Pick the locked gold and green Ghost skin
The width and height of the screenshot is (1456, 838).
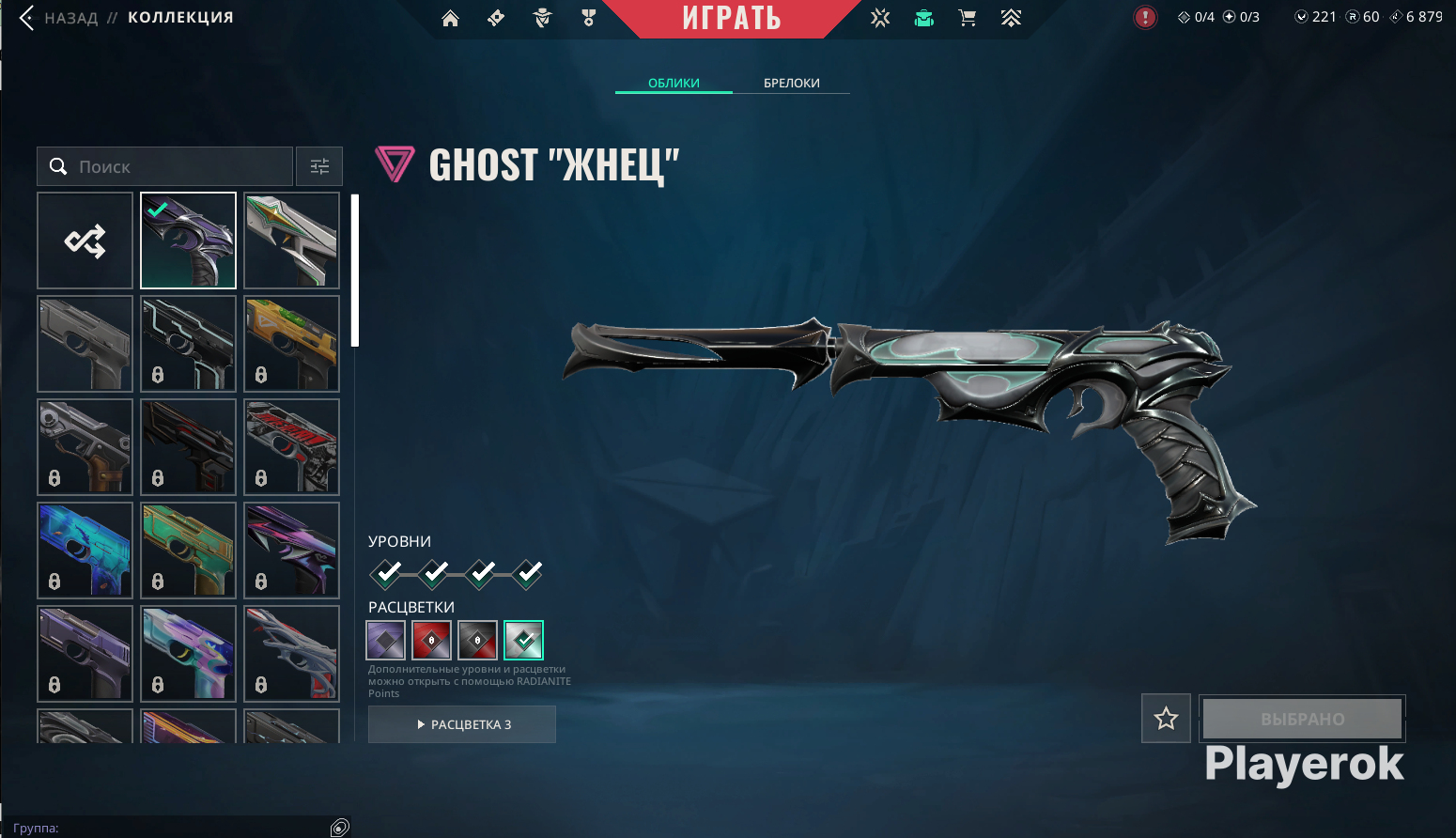tap(291, 344)
